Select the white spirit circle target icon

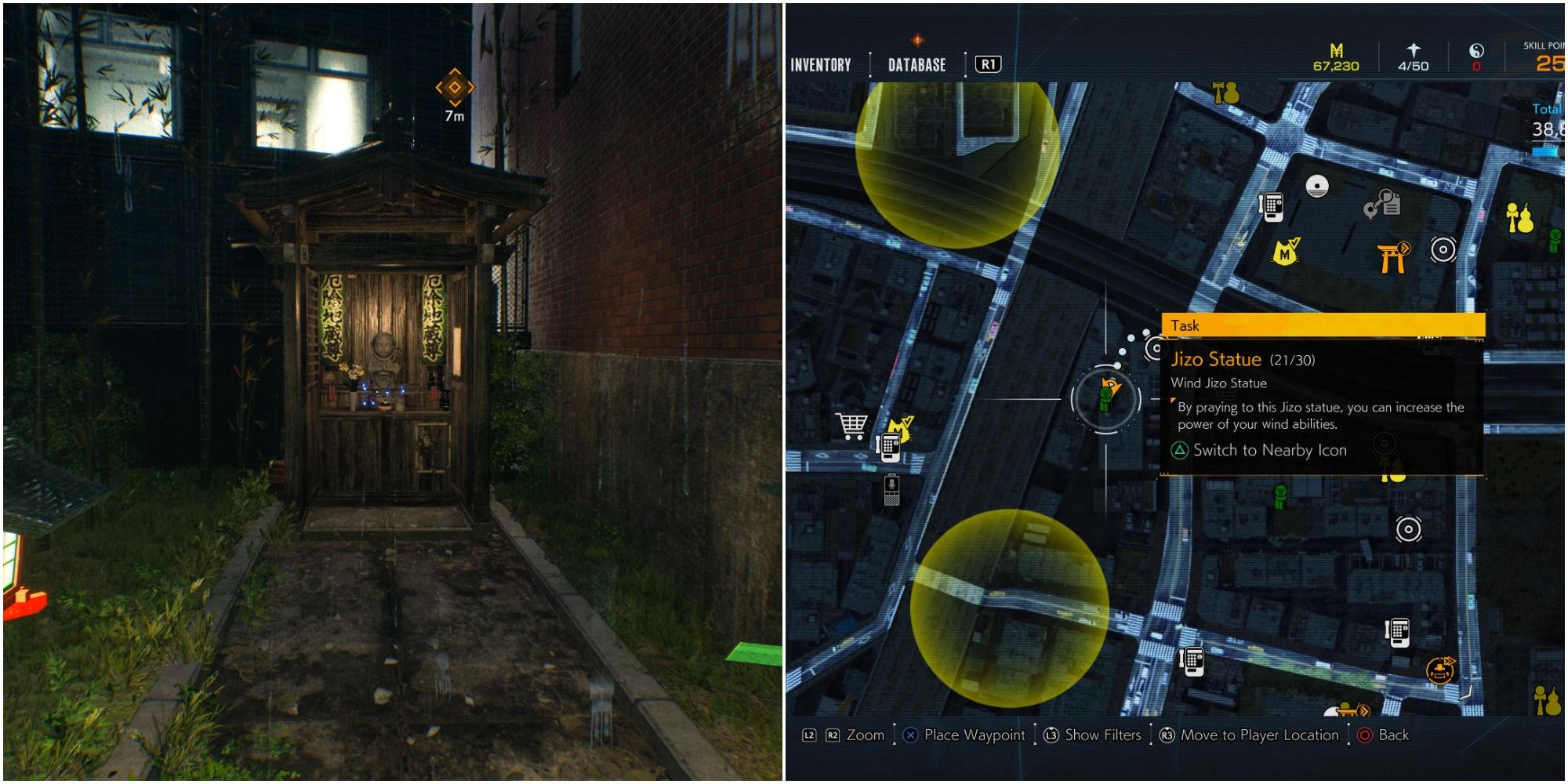(1443, 249)
